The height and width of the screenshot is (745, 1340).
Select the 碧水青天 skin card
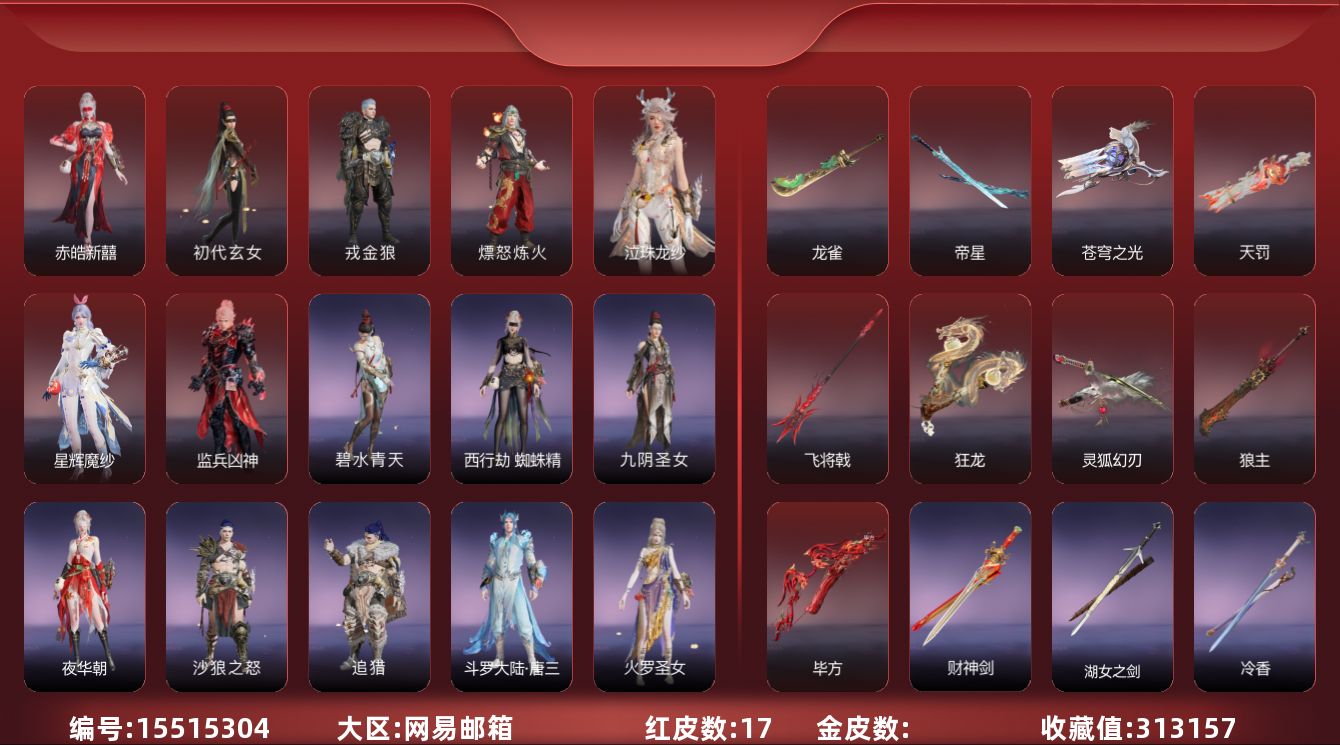pyautogui.click(x=369, y=388)
